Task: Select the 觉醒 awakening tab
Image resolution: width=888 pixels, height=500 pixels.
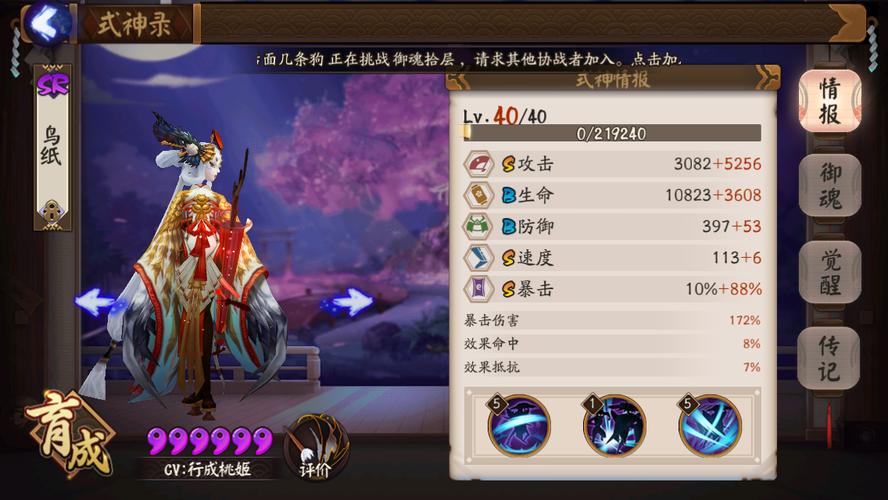Action: tap(829, 272)
